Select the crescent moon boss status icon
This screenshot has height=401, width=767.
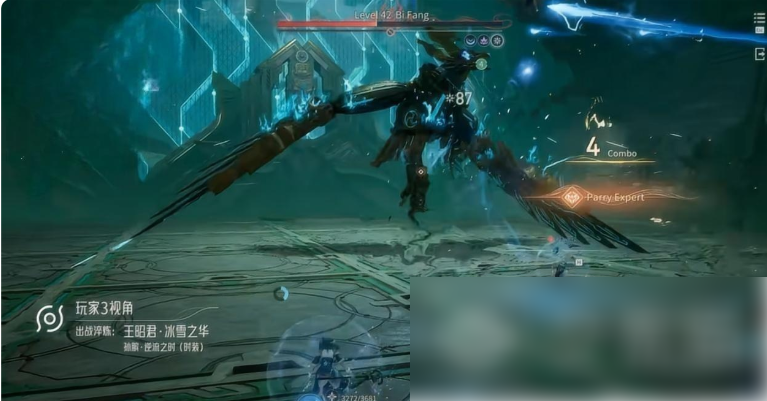pos(470,41)
